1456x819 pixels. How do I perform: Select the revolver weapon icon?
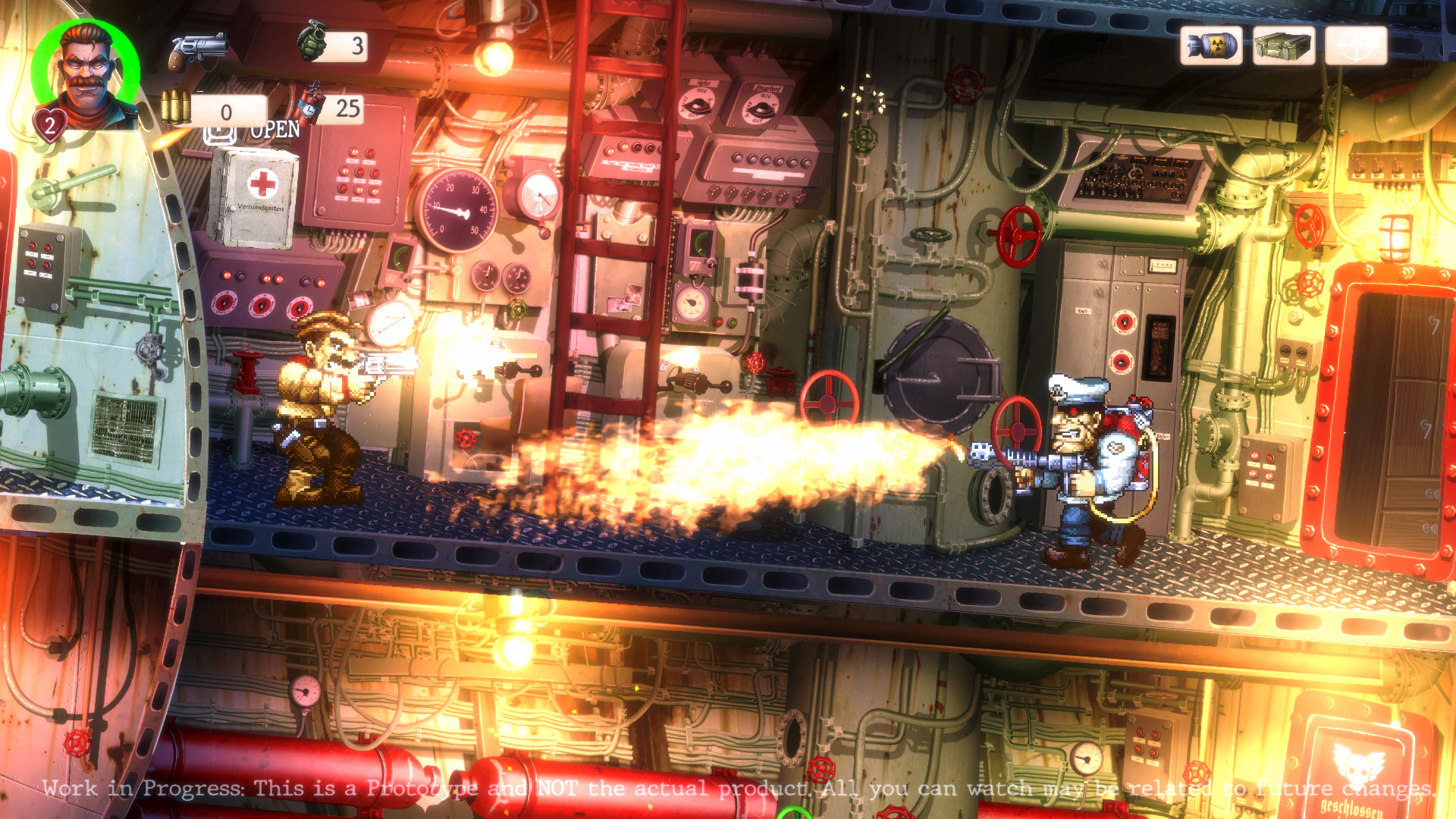pyautogui.click(x=198, y=51)
